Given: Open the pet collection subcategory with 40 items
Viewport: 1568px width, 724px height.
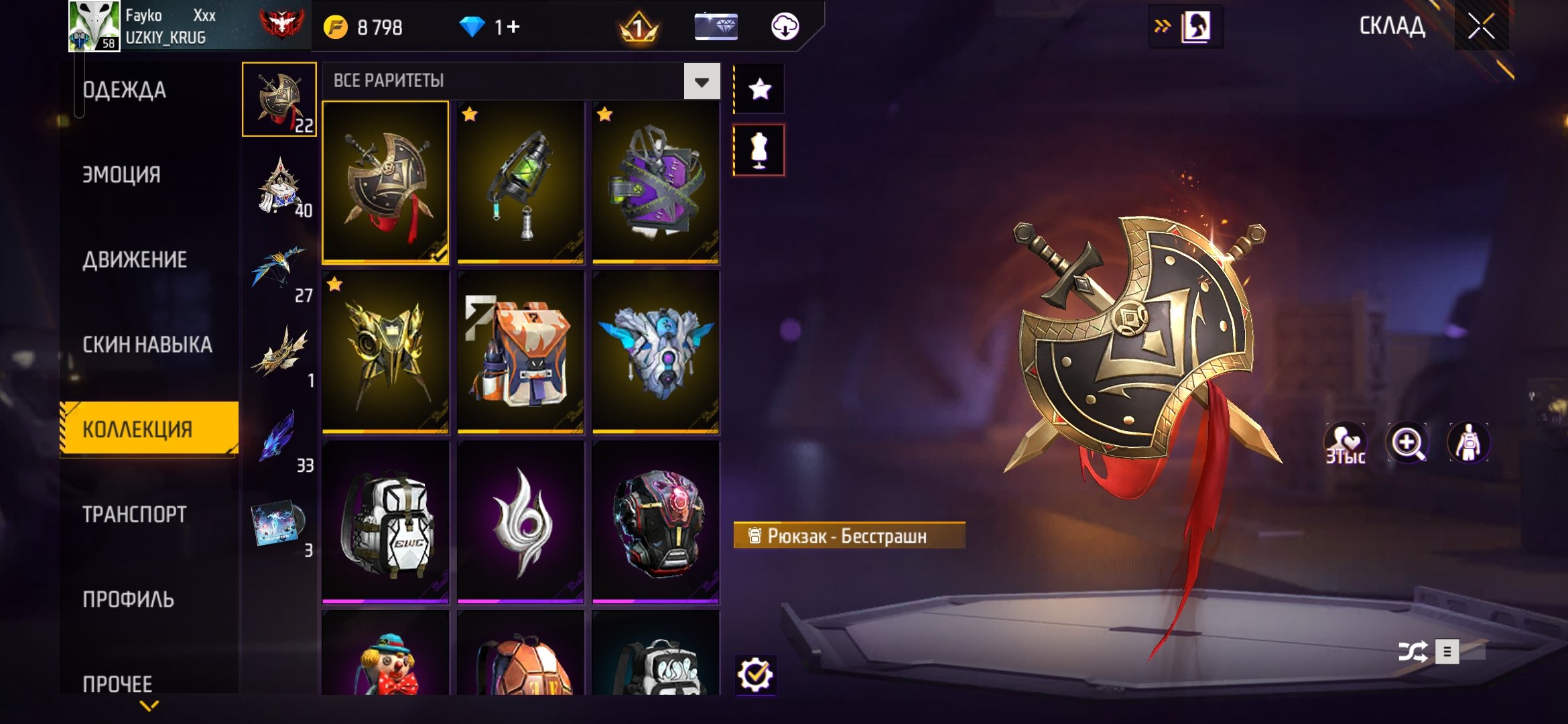Looking at the screenshot, I should 280,185.
